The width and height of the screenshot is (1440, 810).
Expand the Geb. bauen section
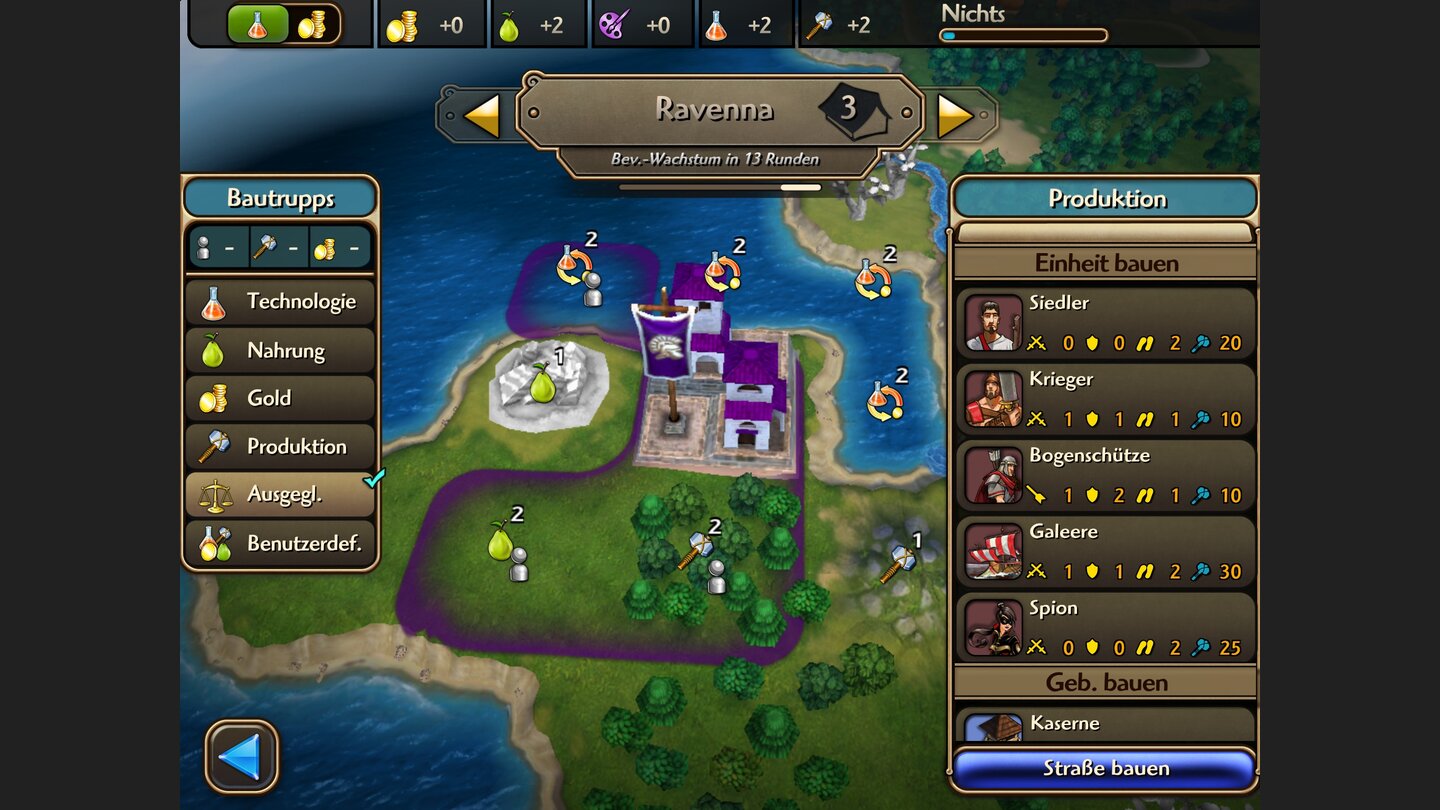point(1103,682)
